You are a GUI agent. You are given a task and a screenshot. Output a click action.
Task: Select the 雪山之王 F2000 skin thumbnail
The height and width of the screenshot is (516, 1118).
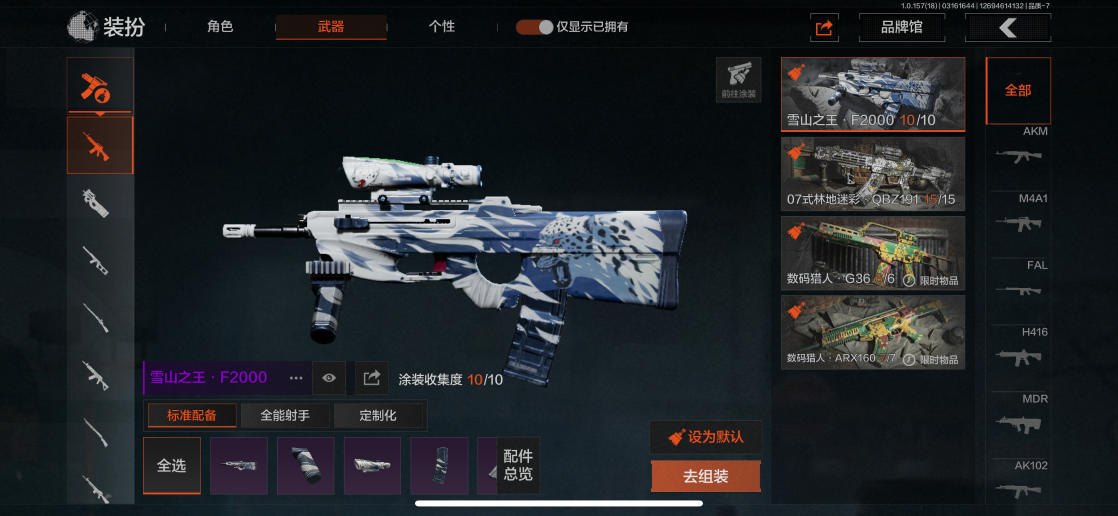(873, 94)
